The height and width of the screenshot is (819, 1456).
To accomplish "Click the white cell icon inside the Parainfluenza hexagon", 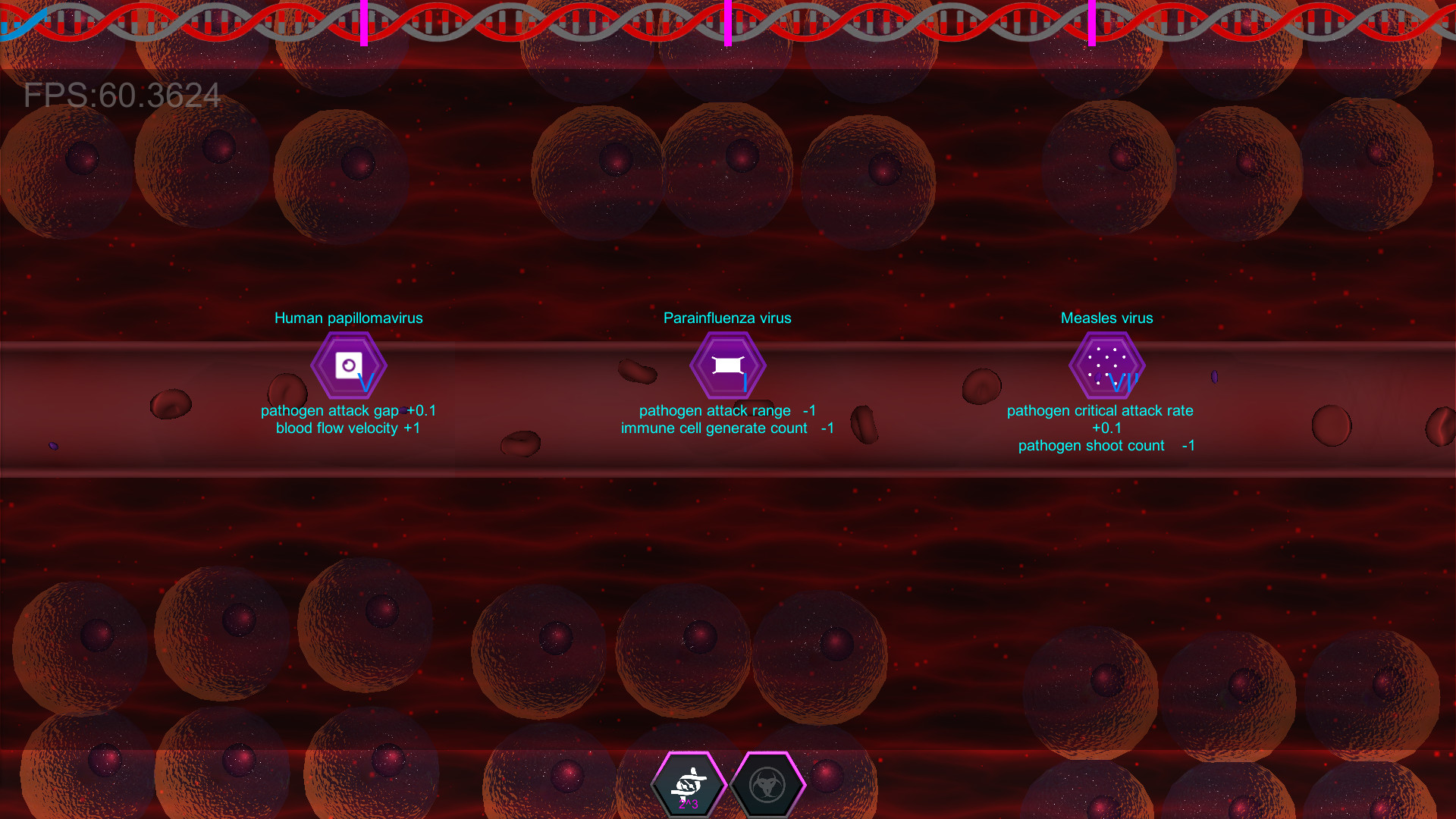I will (727, 363).
